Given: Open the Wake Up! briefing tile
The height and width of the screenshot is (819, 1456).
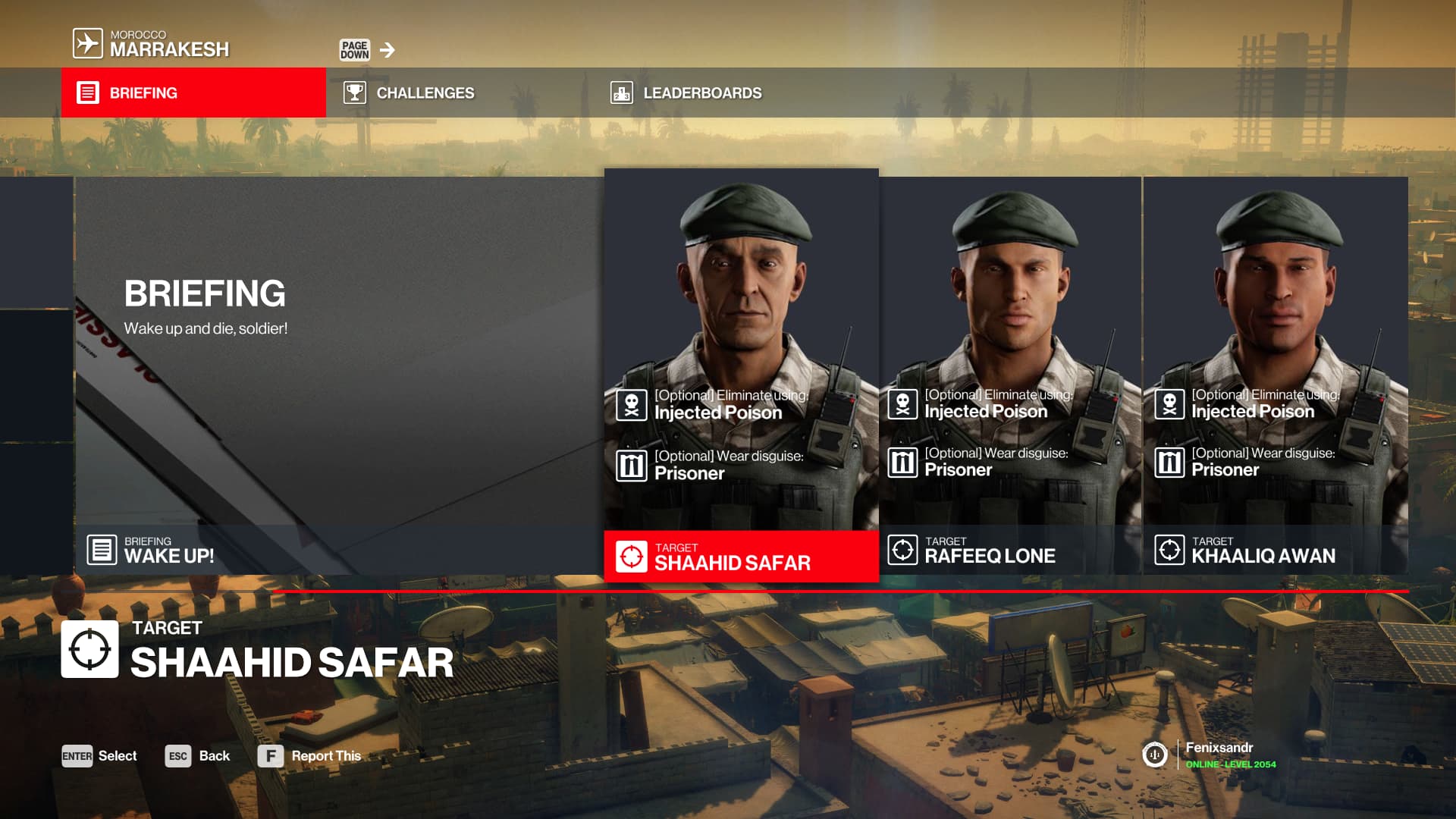Looking at the screenshot, I should pos(339,375).
